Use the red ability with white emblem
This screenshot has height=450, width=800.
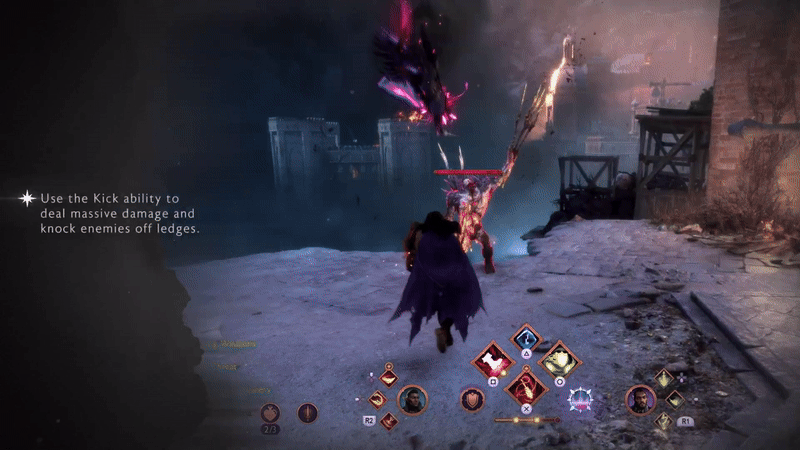[x=493, y=359]
